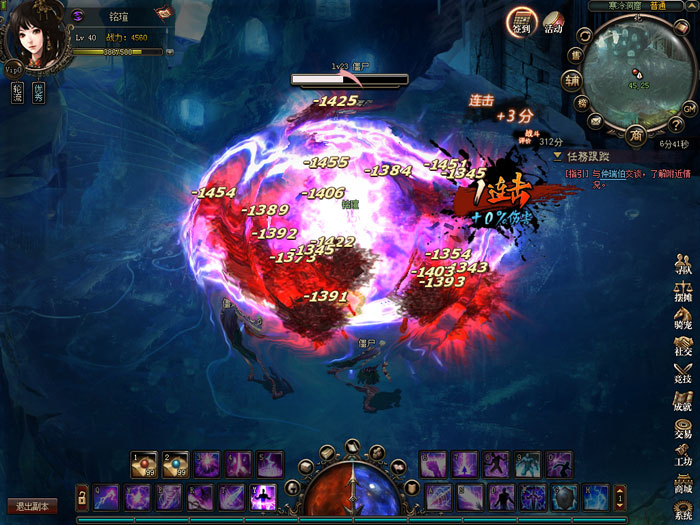Open the 活动 events drum icon
700x525 pixels.
[553, 23]
